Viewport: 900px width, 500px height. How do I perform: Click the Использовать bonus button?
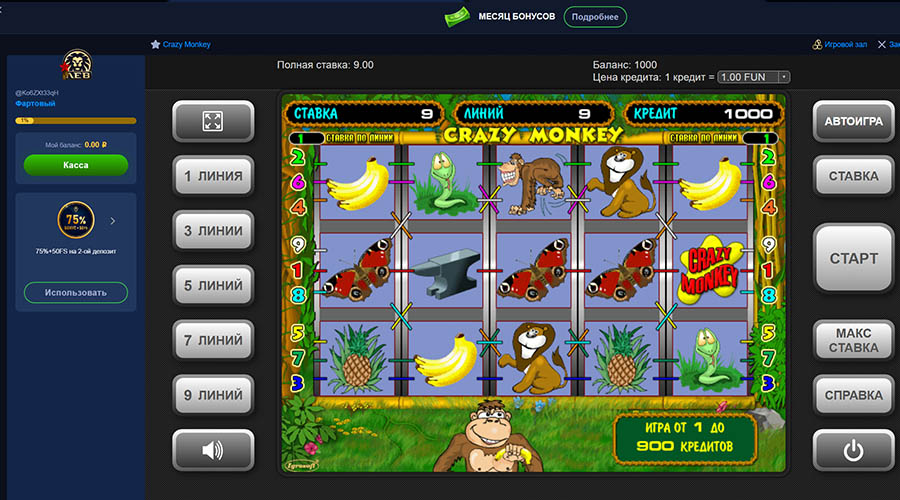76,293
